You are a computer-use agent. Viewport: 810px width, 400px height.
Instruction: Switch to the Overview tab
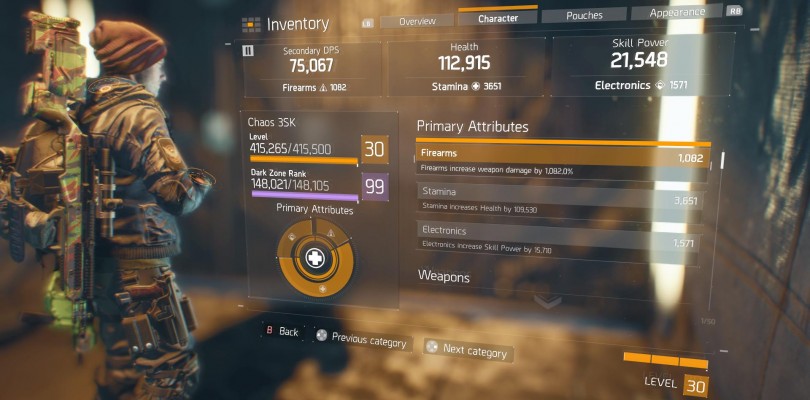pos(417,20)
